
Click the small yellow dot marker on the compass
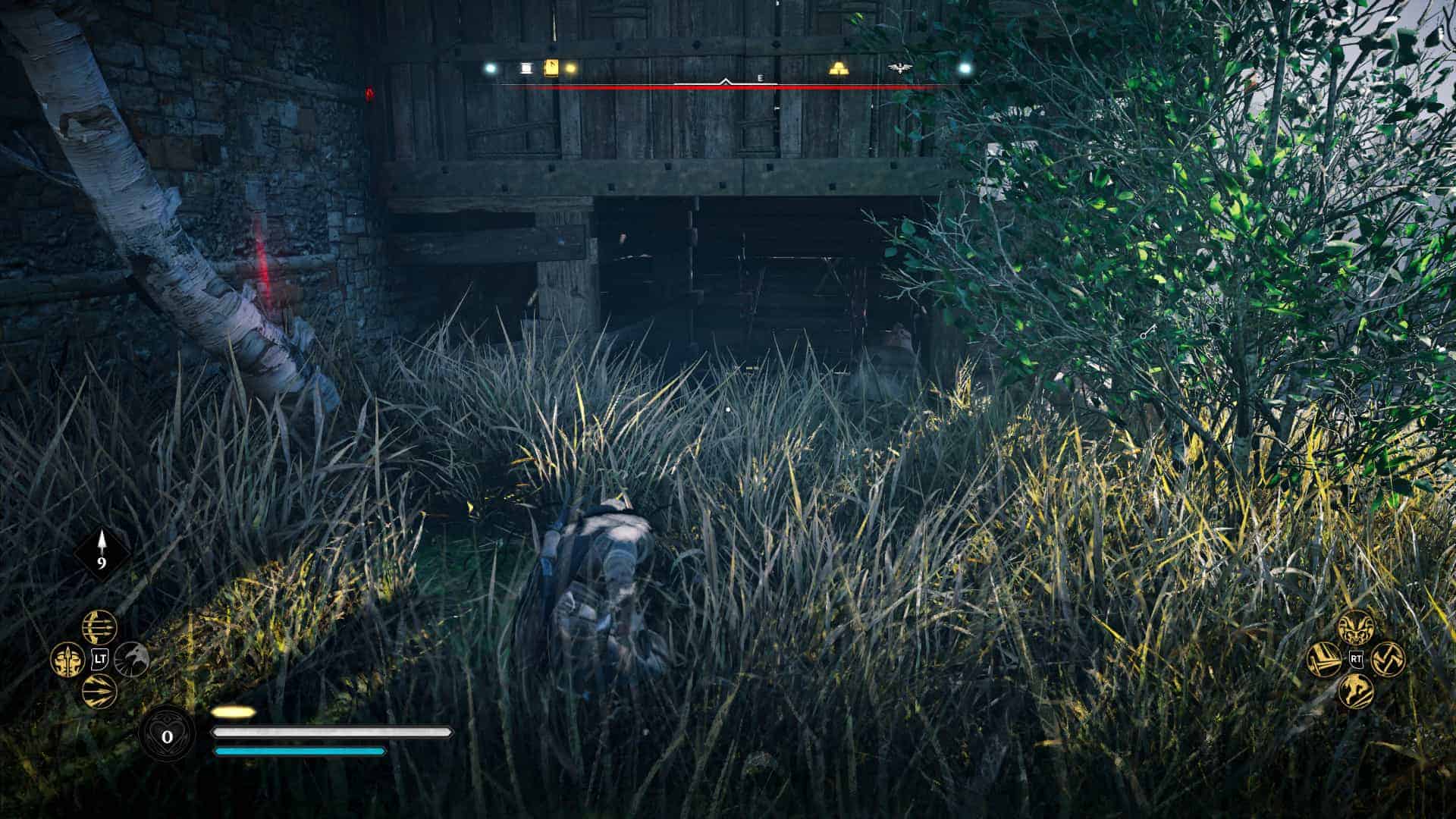[571, 68]
